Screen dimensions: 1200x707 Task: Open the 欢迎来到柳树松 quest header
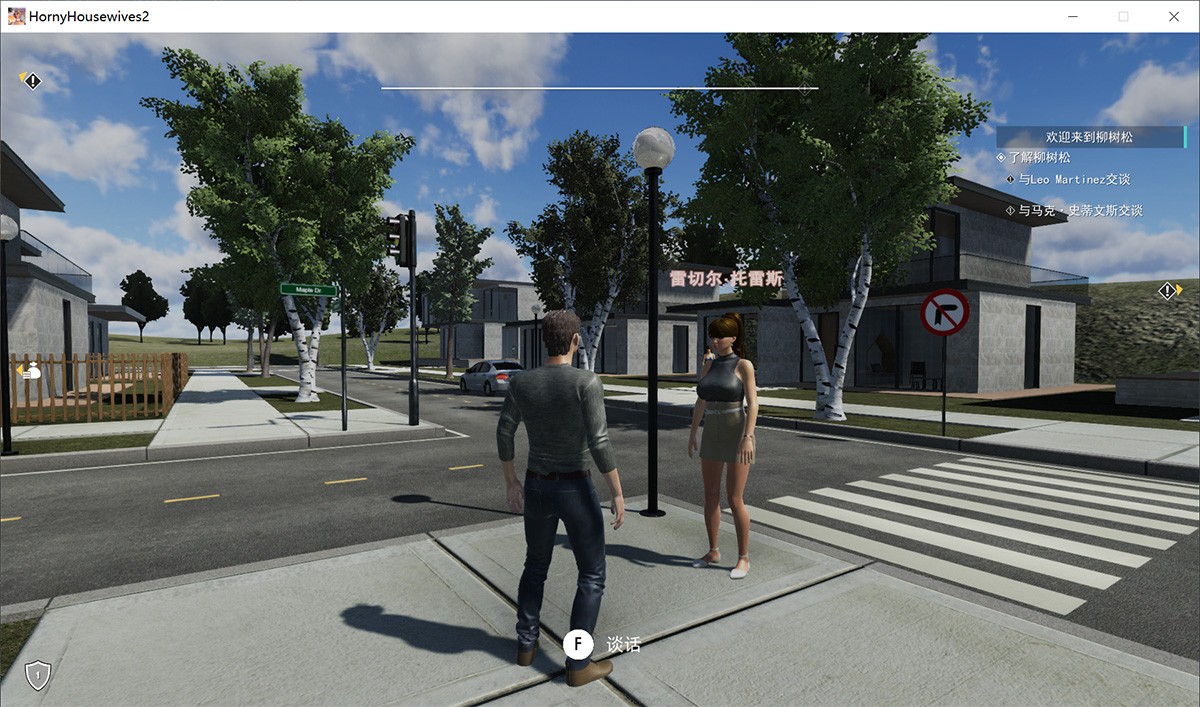1089,137
